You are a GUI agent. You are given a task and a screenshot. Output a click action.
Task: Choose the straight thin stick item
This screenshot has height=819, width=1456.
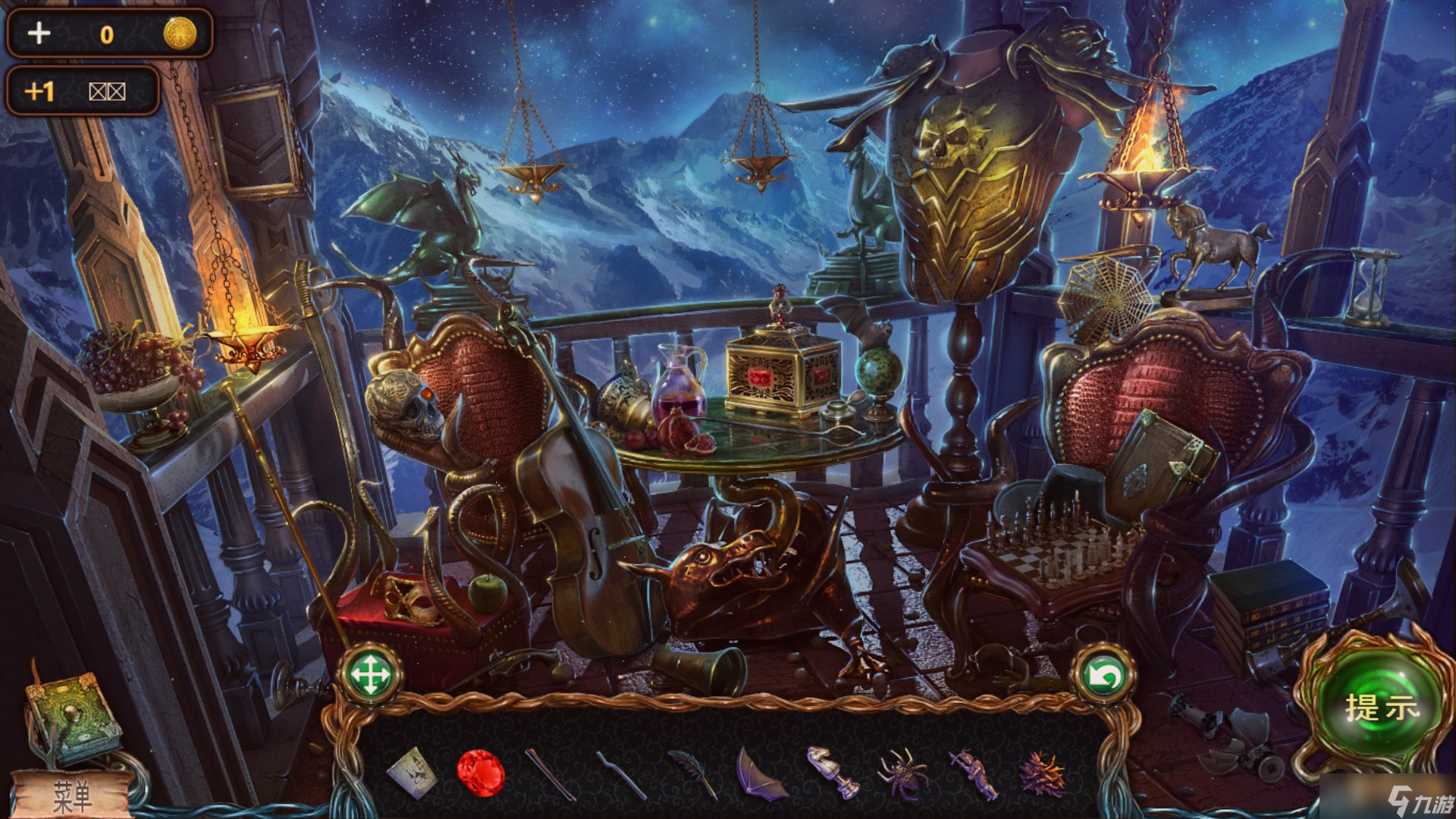(x=551, y=774)
